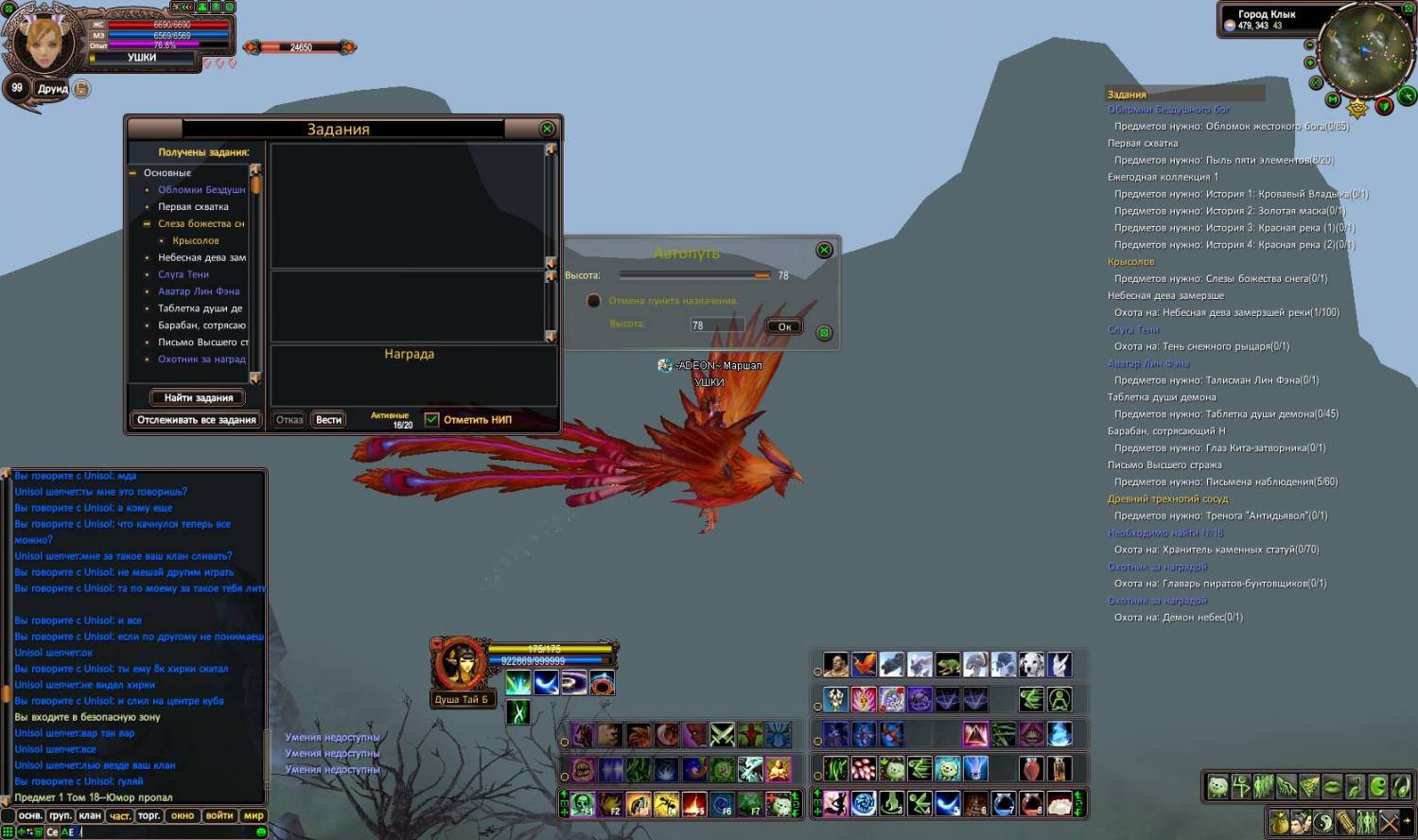Image resolution: width=1418 pixels, height=840 pixels.
Task: Click the Высота value input field
Action: click(x=717, y=325)
